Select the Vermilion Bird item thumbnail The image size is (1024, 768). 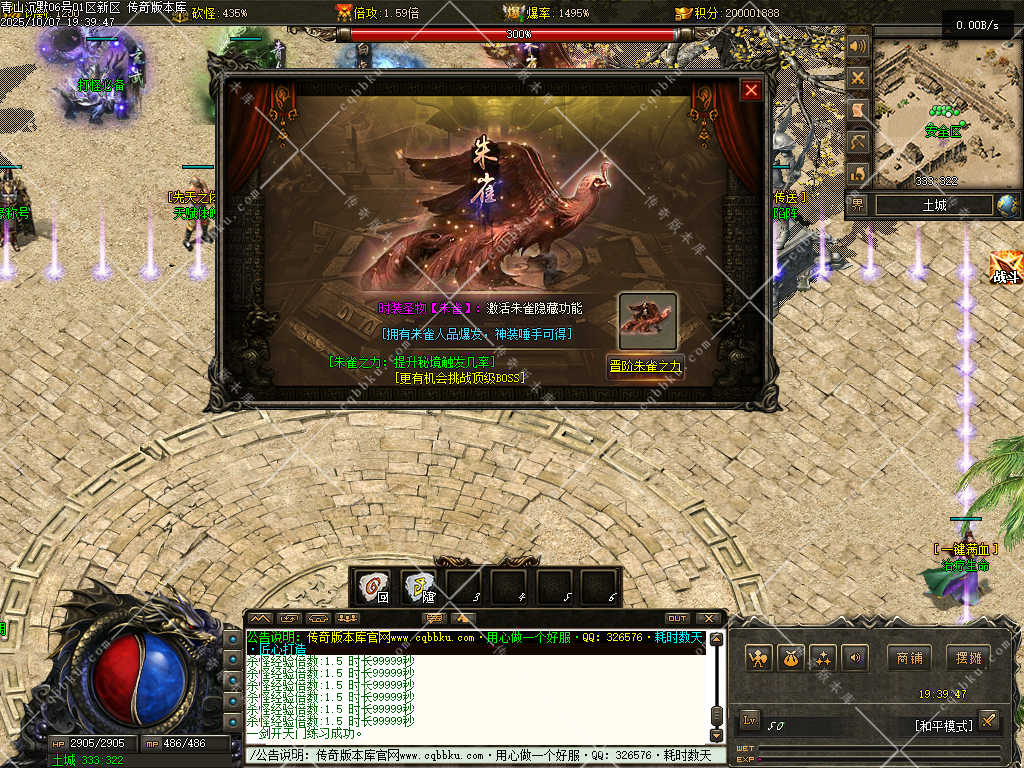pyautogui.click(x=647, y=321)
